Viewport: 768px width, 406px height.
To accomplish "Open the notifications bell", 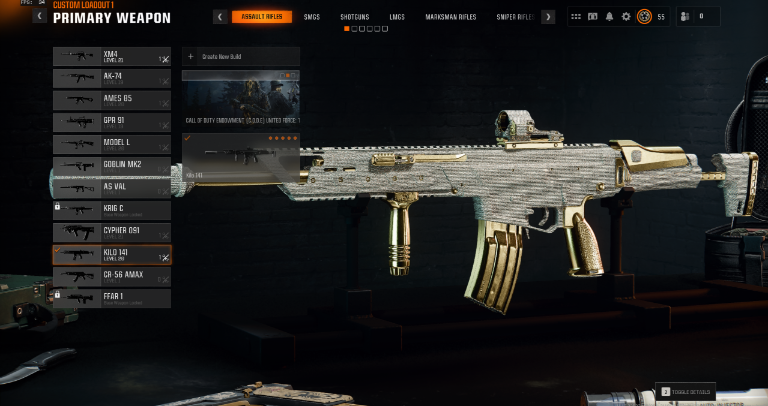I will coord(609,16).
